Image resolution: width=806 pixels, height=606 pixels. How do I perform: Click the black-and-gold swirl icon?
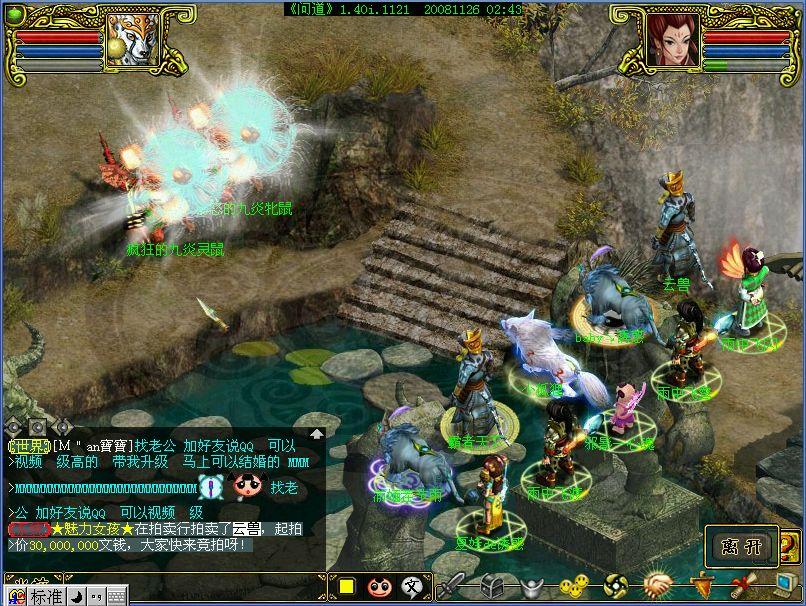[x=616, y=587]
